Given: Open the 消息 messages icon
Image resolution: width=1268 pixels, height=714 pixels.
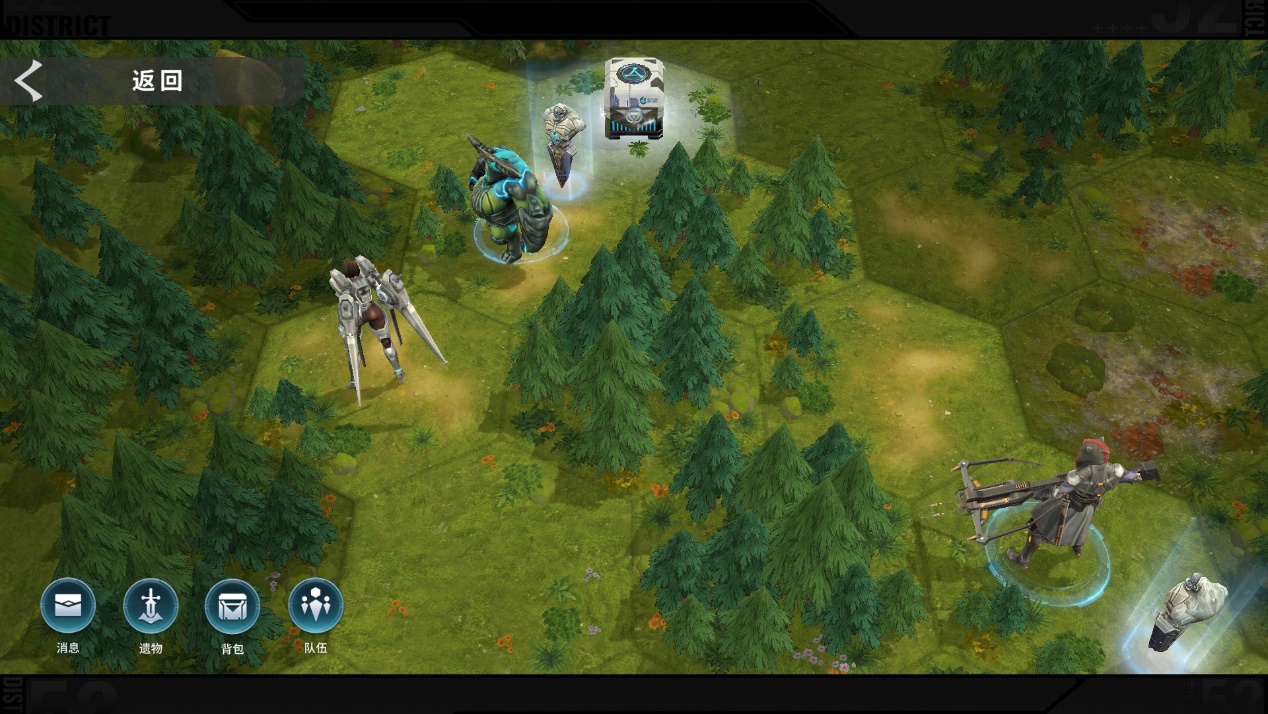Looking at the screenshot, I should pyautogui.click(x=68, y=606).
